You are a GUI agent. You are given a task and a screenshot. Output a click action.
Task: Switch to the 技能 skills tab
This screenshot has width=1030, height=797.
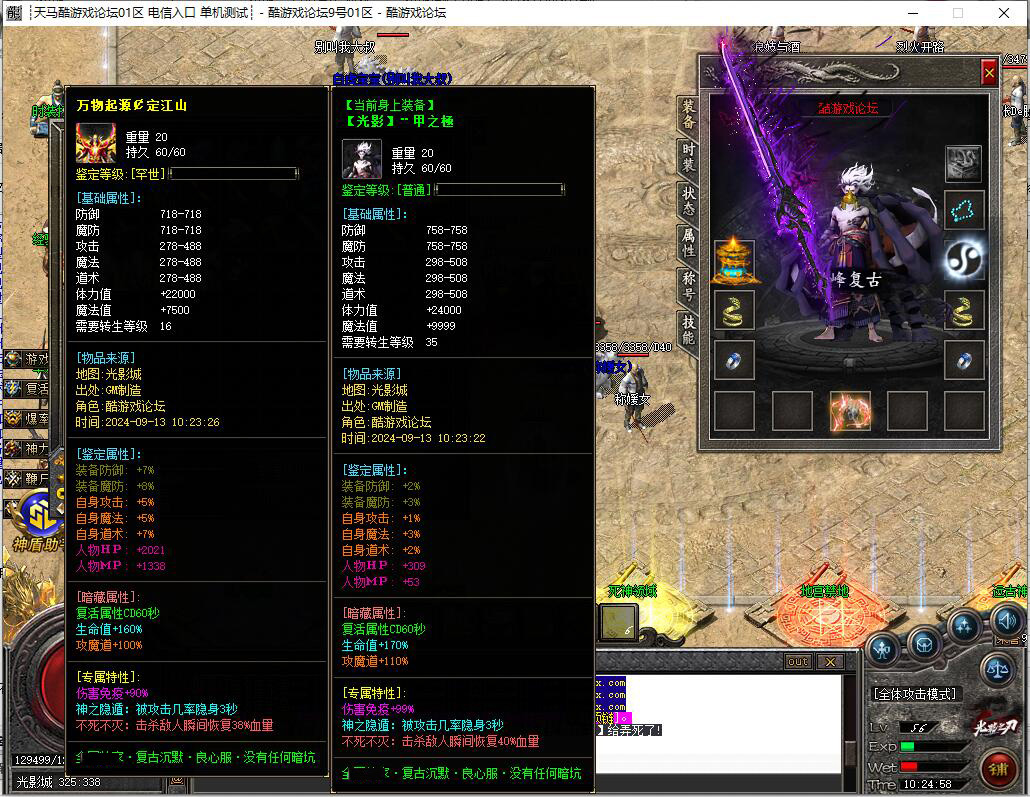pyautogui.click(x=688, y=328)
